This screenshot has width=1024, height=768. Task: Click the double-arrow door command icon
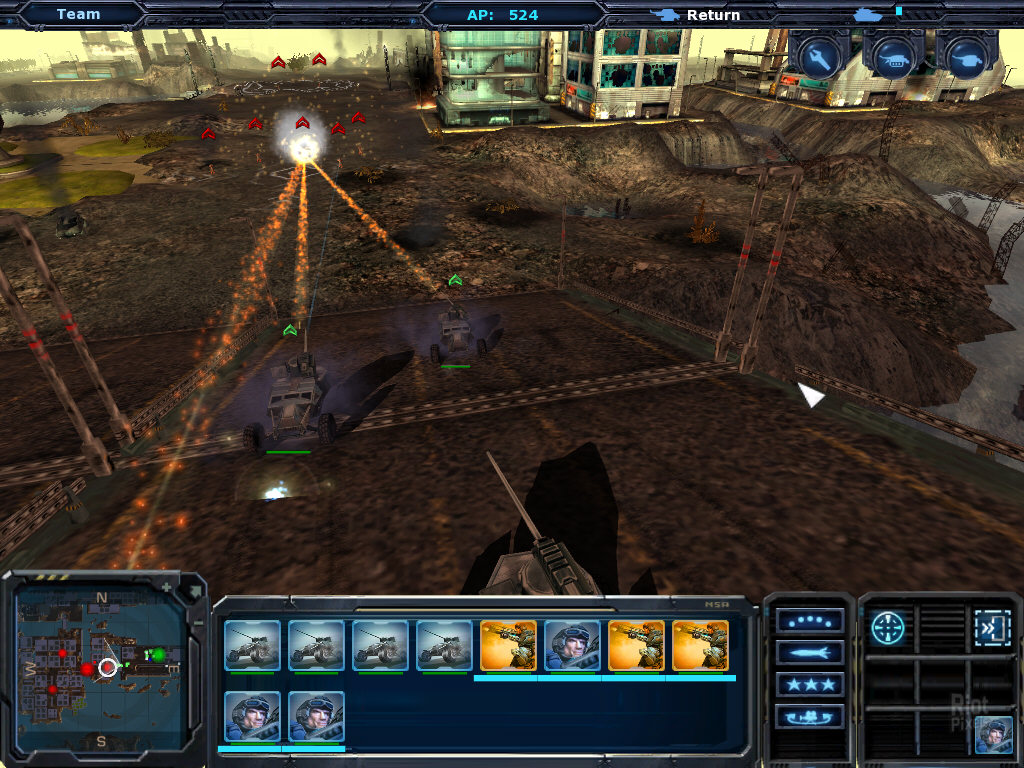tap(992, 627)
